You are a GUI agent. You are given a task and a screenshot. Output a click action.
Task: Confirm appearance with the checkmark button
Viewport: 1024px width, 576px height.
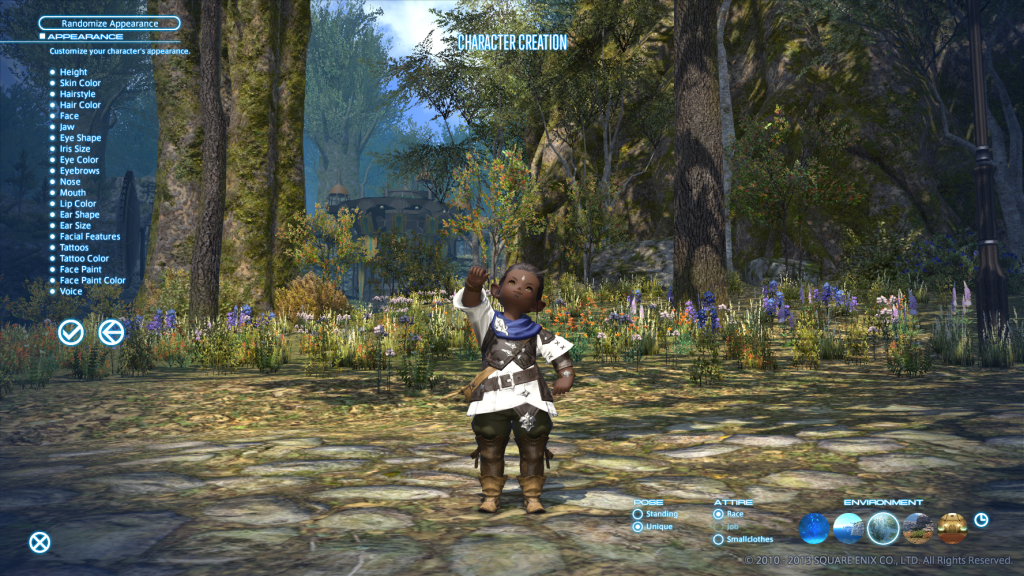[71, 332]
